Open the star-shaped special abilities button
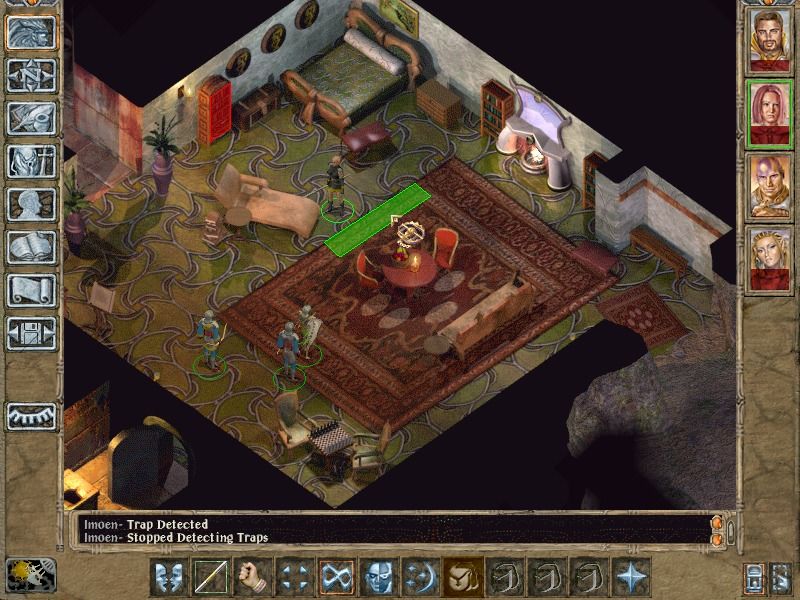 pos(631,577)
